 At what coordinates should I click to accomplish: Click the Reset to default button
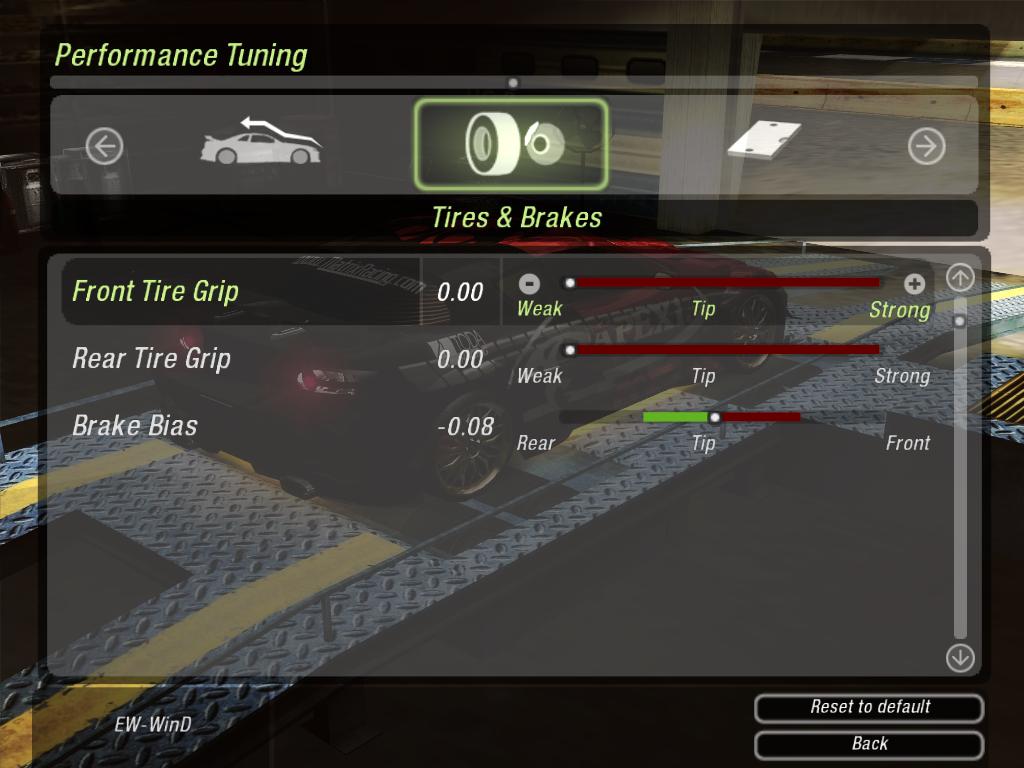pos(869,707)
